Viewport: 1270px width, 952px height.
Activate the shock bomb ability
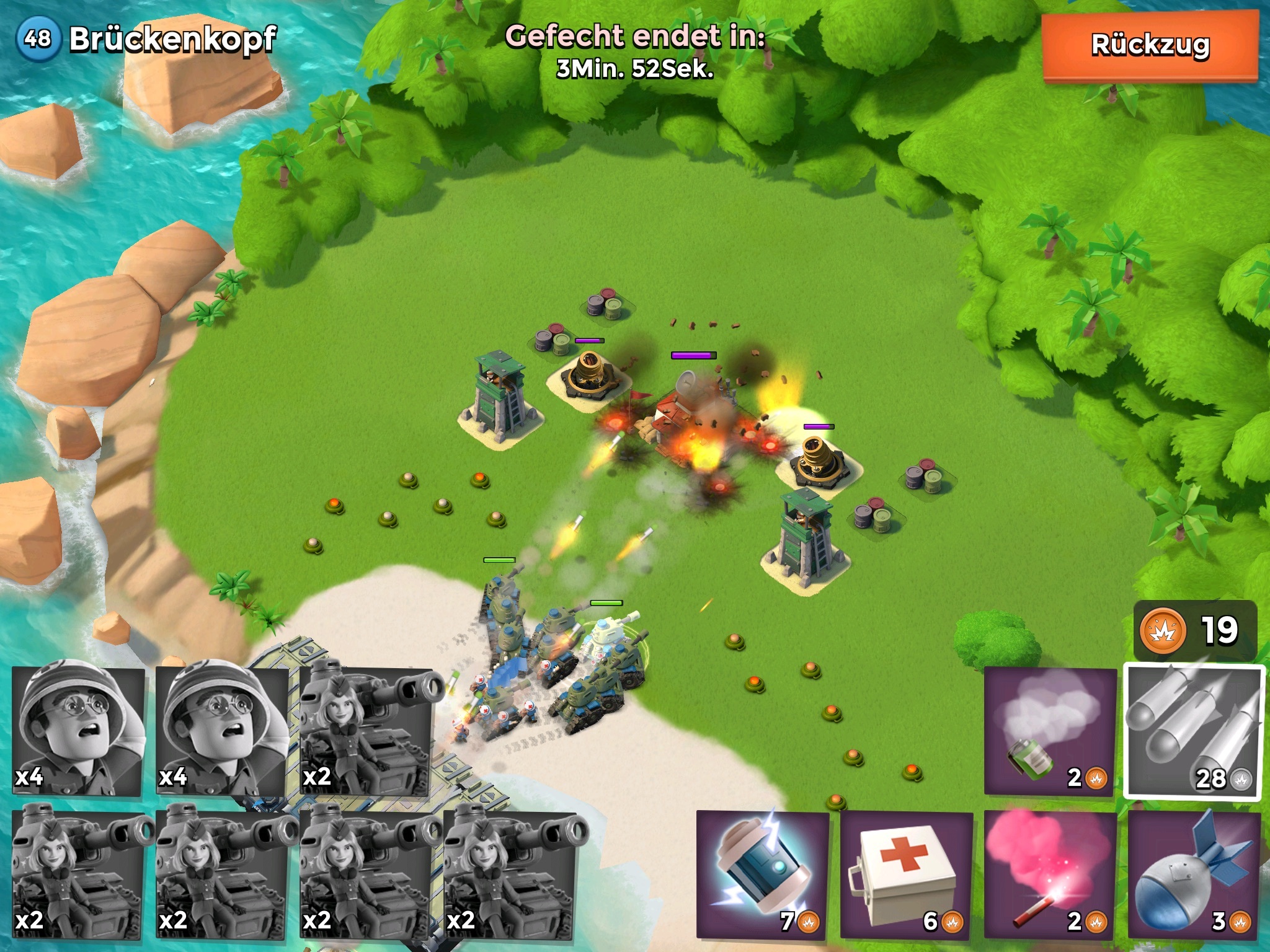click(763, 874)
